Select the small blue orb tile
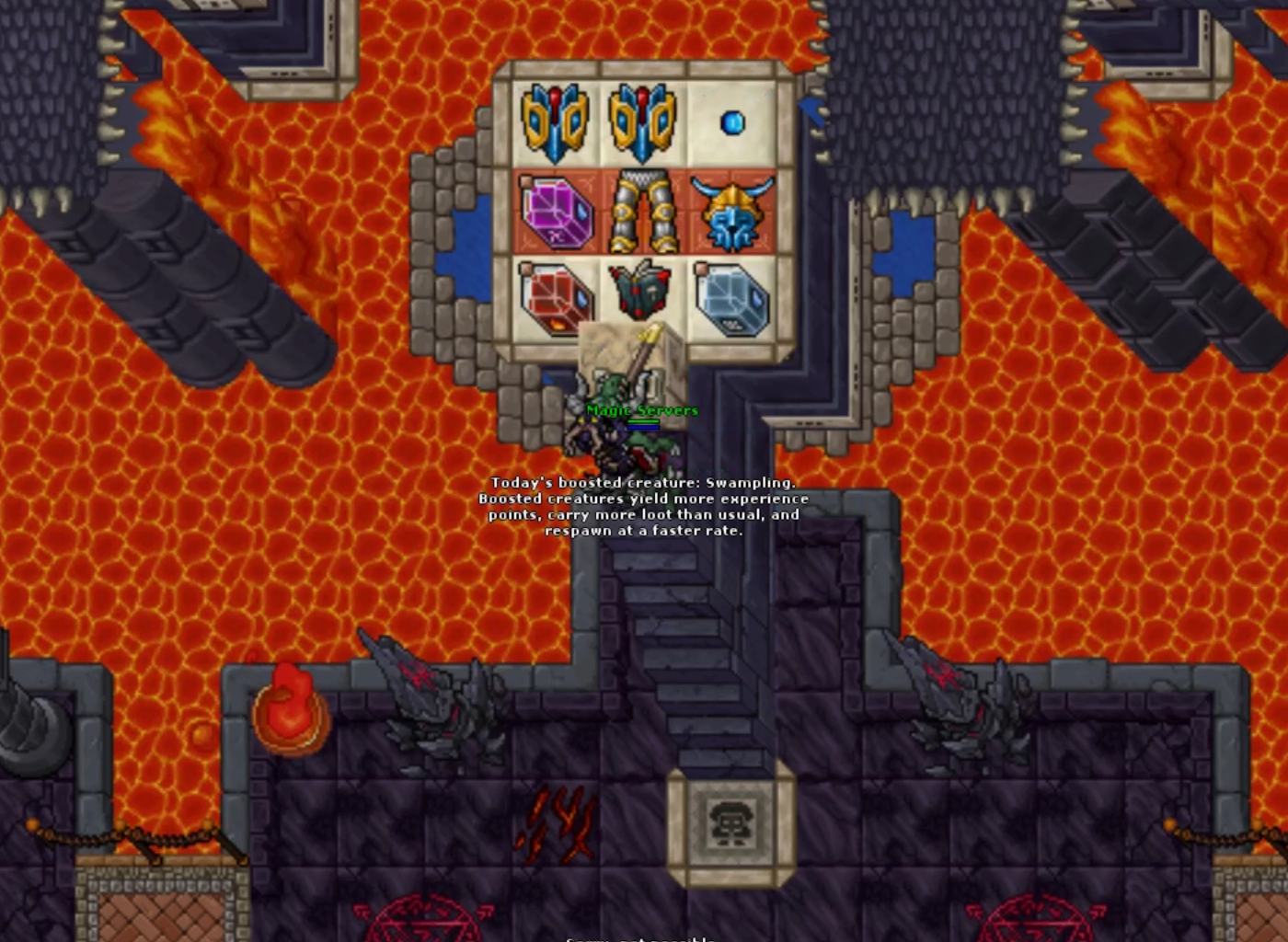The width and height of the screenshot is (1288, 942). tap(732, 122)
